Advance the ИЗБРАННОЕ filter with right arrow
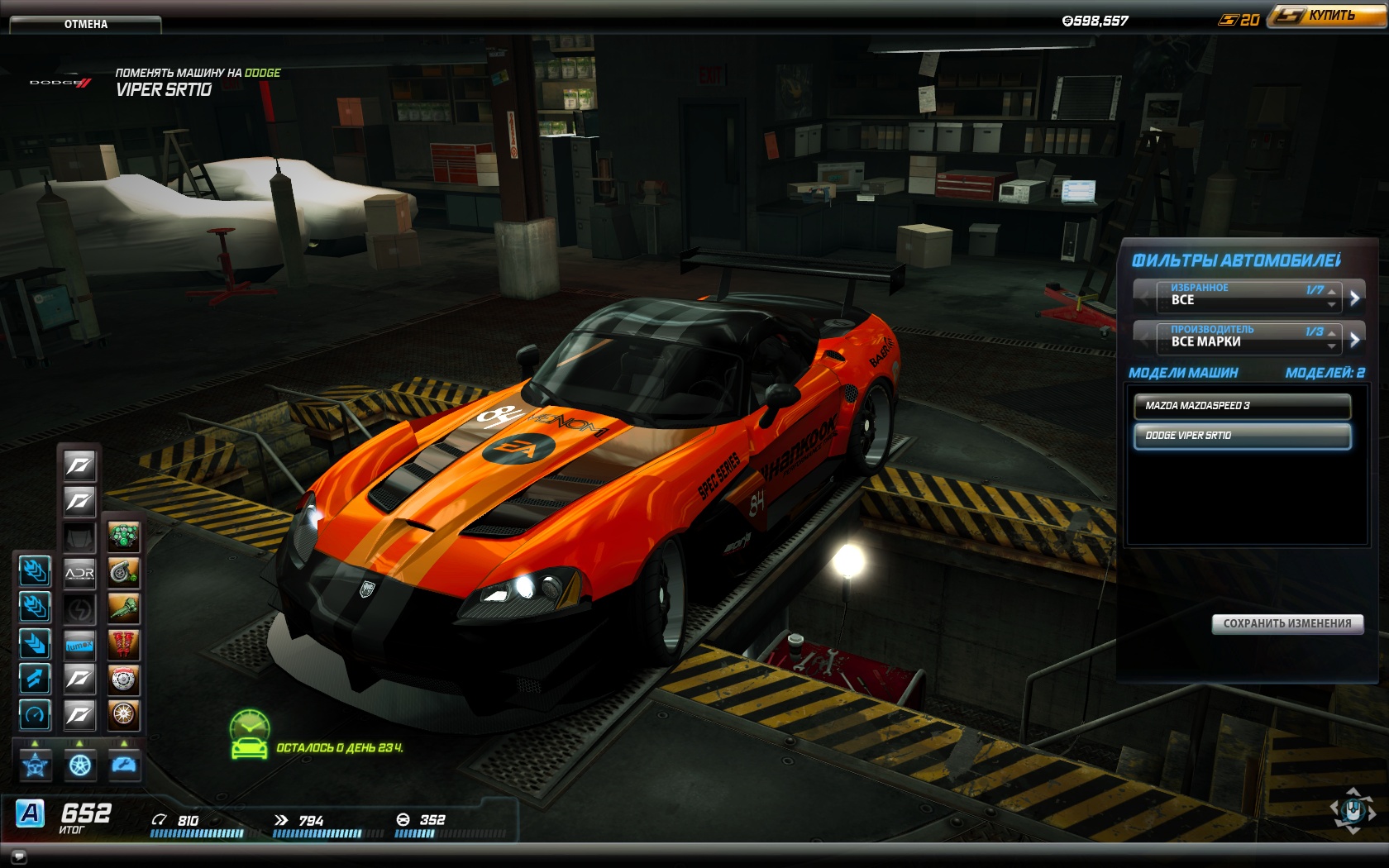1389x868 pixels. tap(1354, 298)
